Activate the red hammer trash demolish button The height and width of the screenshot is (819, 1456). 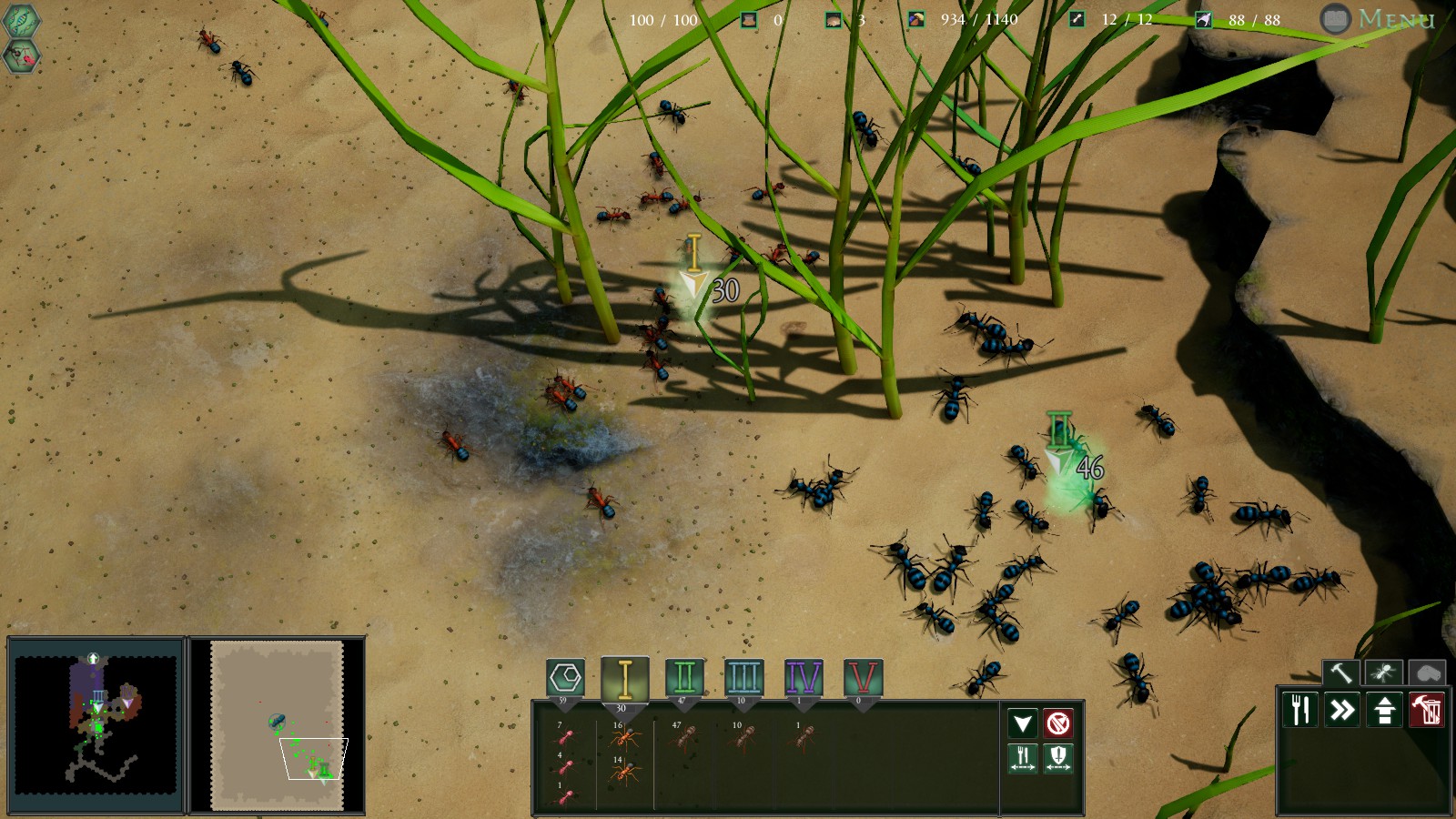coord(1426,710)
